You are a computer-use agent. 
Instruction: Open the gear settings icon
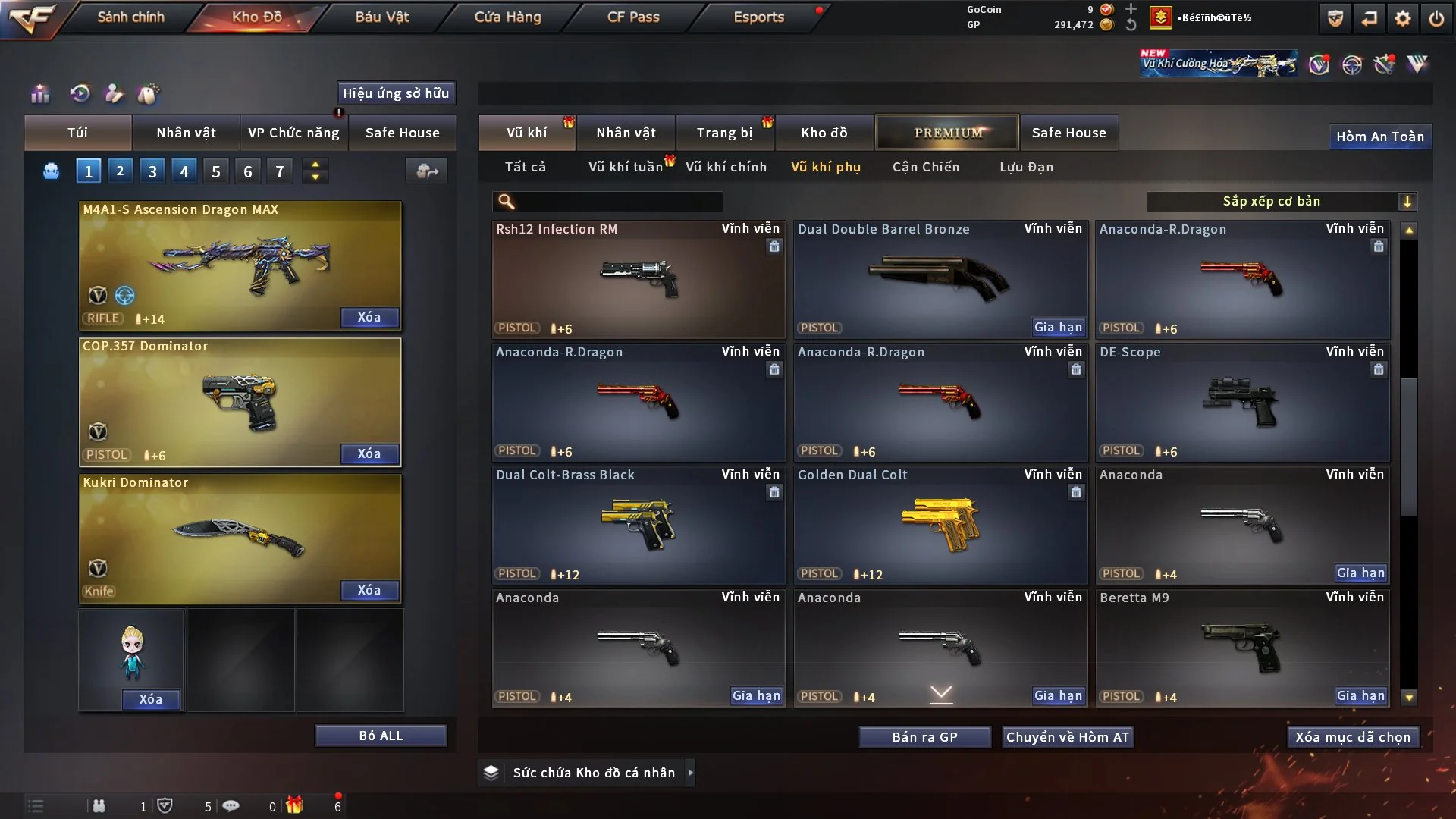1403,18
